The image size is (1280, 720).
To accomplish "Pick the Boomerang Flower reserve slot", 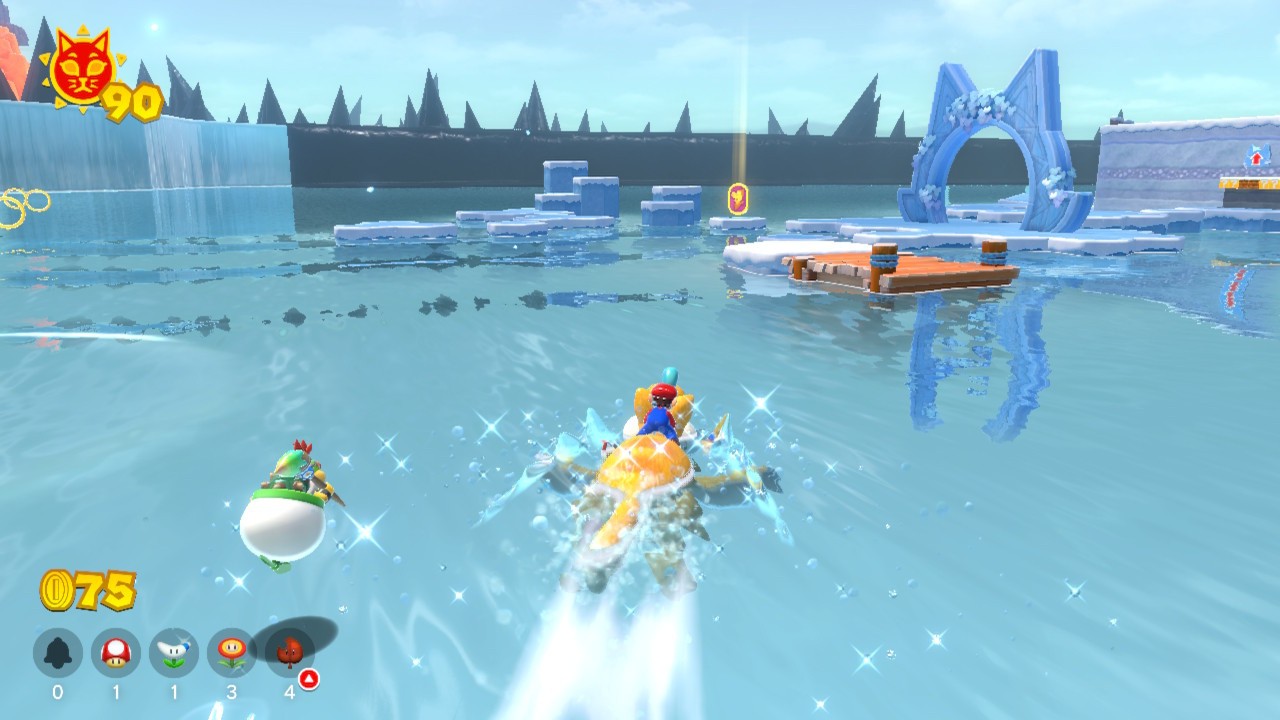I will 174,654.
